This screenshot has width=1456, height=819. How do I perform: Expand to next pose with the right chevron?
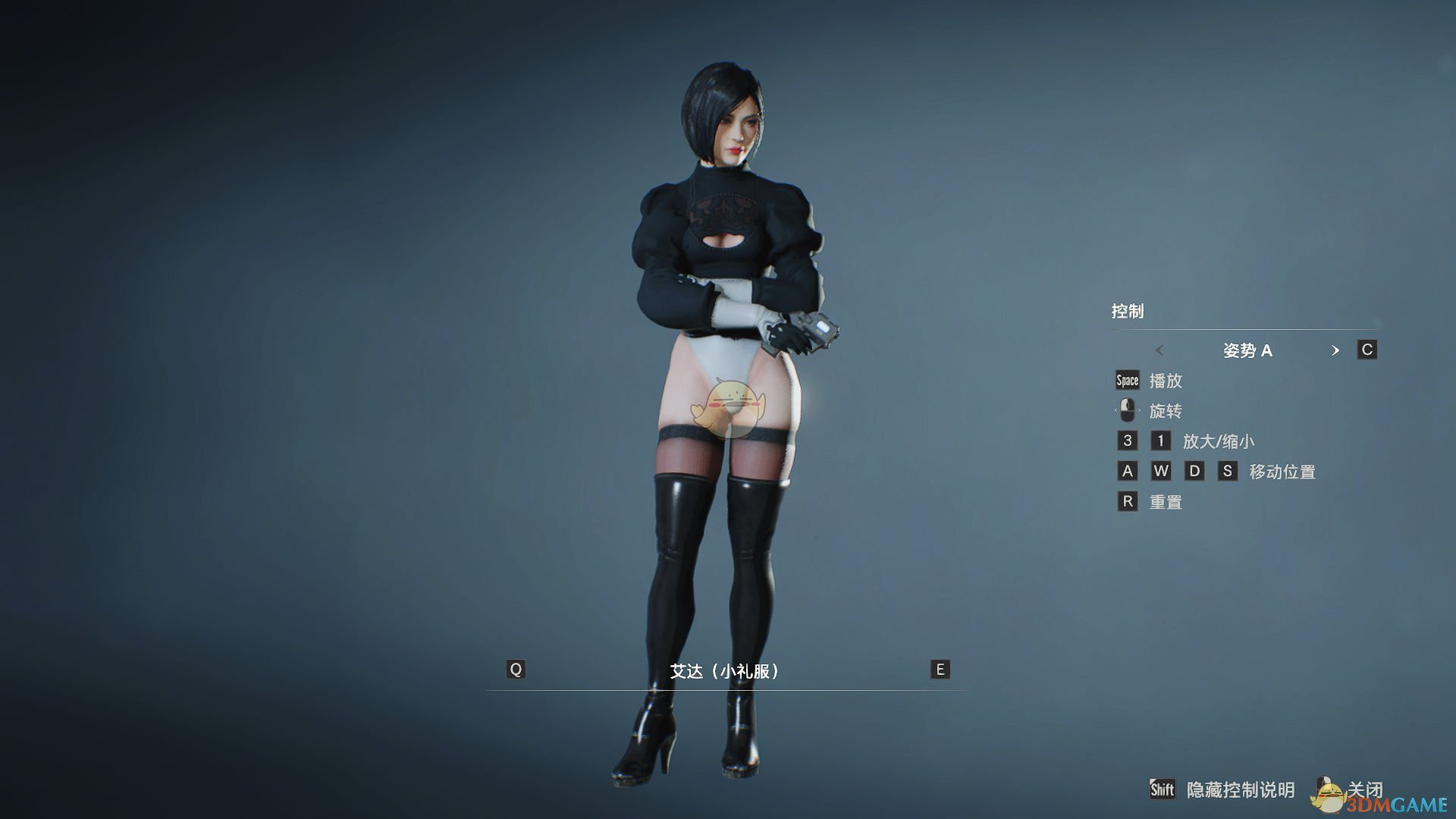1336,350
